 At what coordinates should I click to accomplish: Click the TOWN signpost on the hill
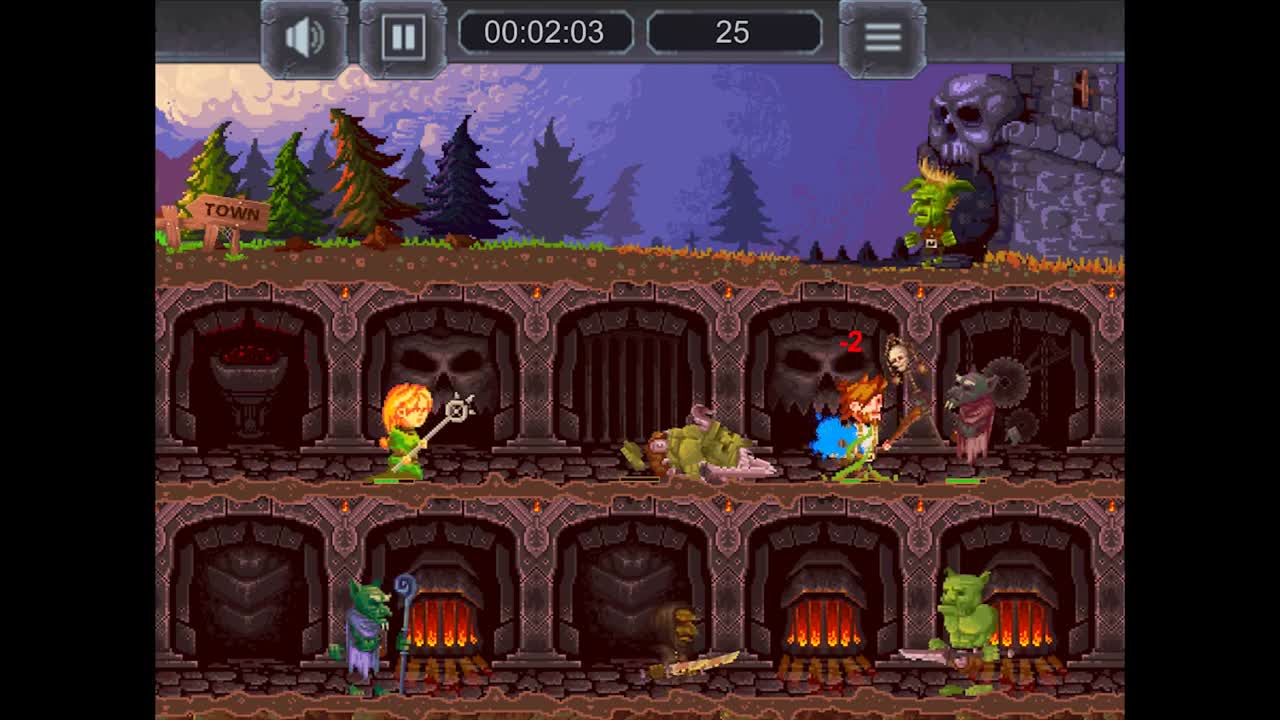(228, 210)
